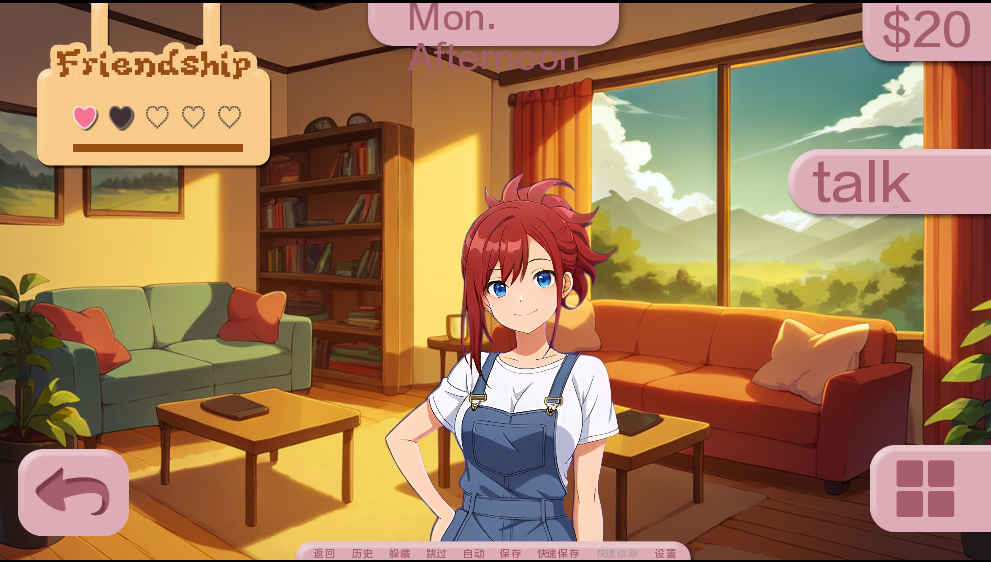This screenshot has height=562, width=991.
Task: Go back with the curved arrow button
Action: [x=73, y=492]
